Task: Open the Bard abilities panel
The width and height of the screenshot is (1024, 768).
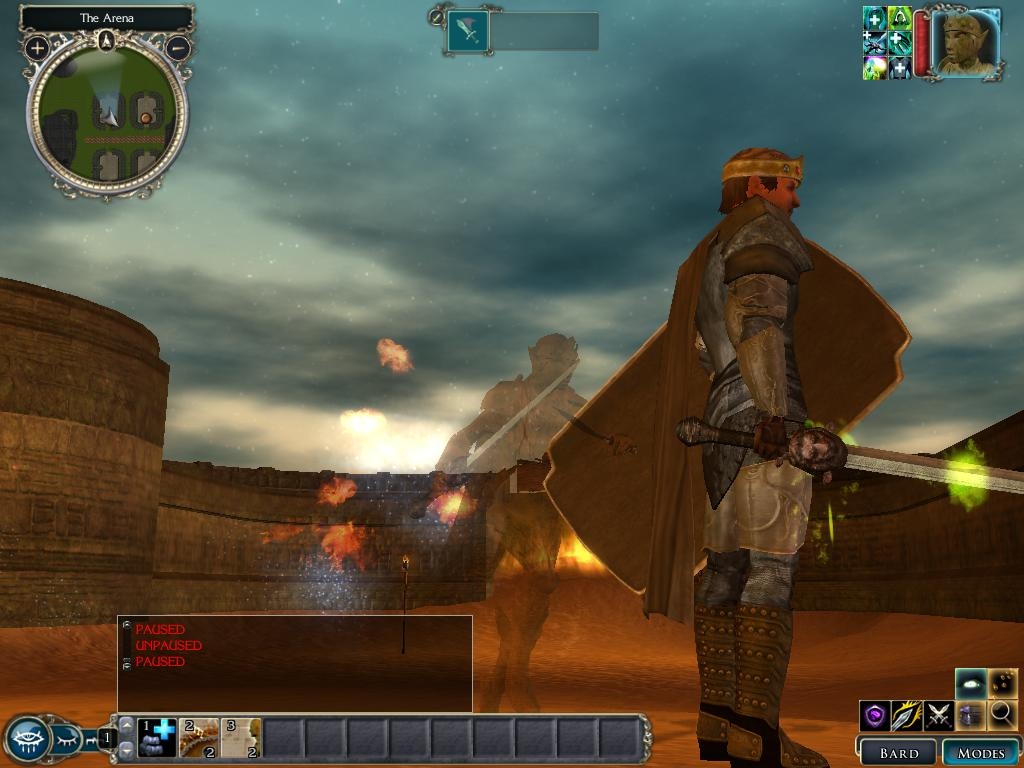Action: coord(897,752)
